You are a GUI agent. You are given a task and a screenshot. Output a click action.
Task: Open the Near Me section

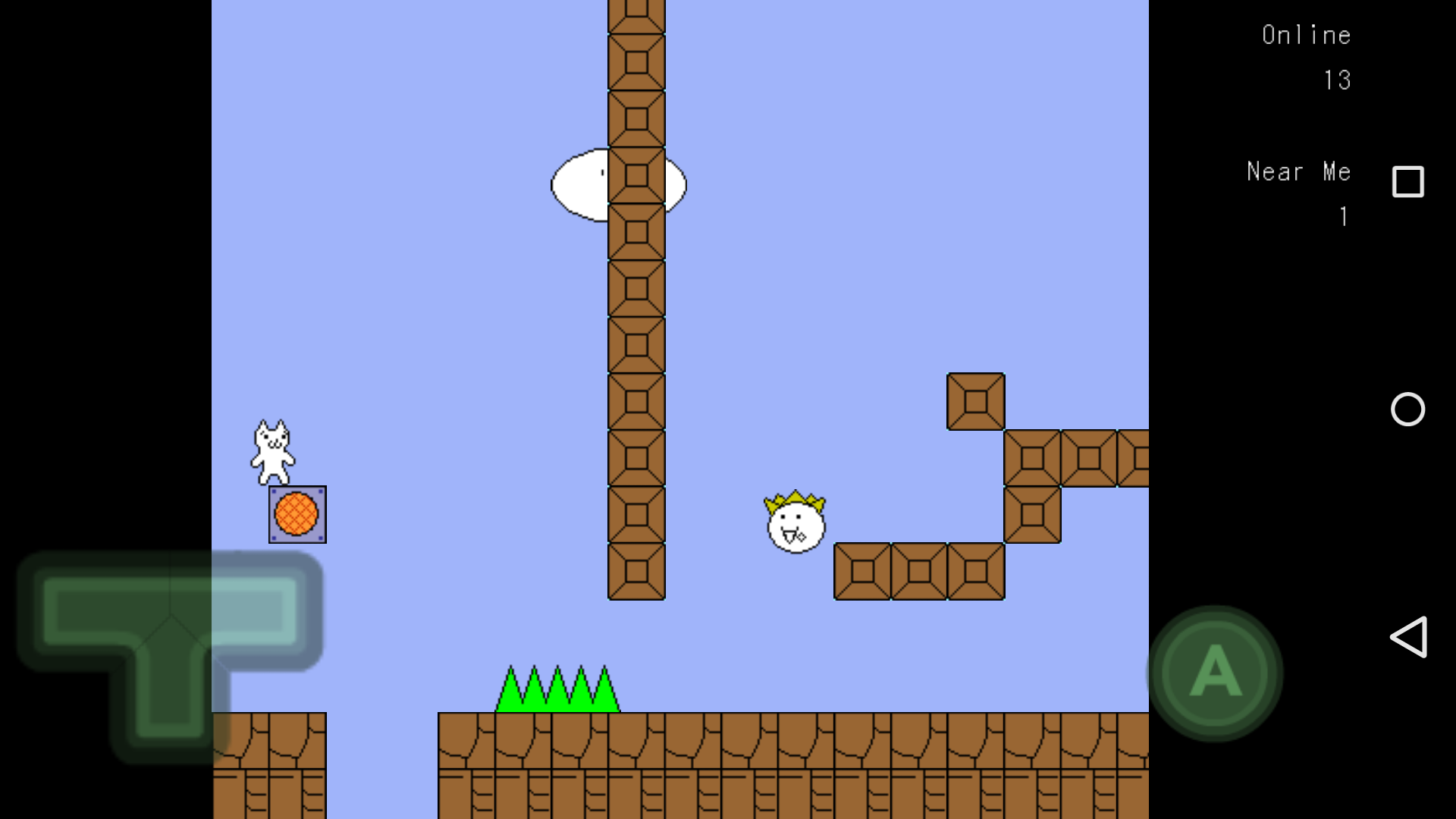tap(1298, 171)
